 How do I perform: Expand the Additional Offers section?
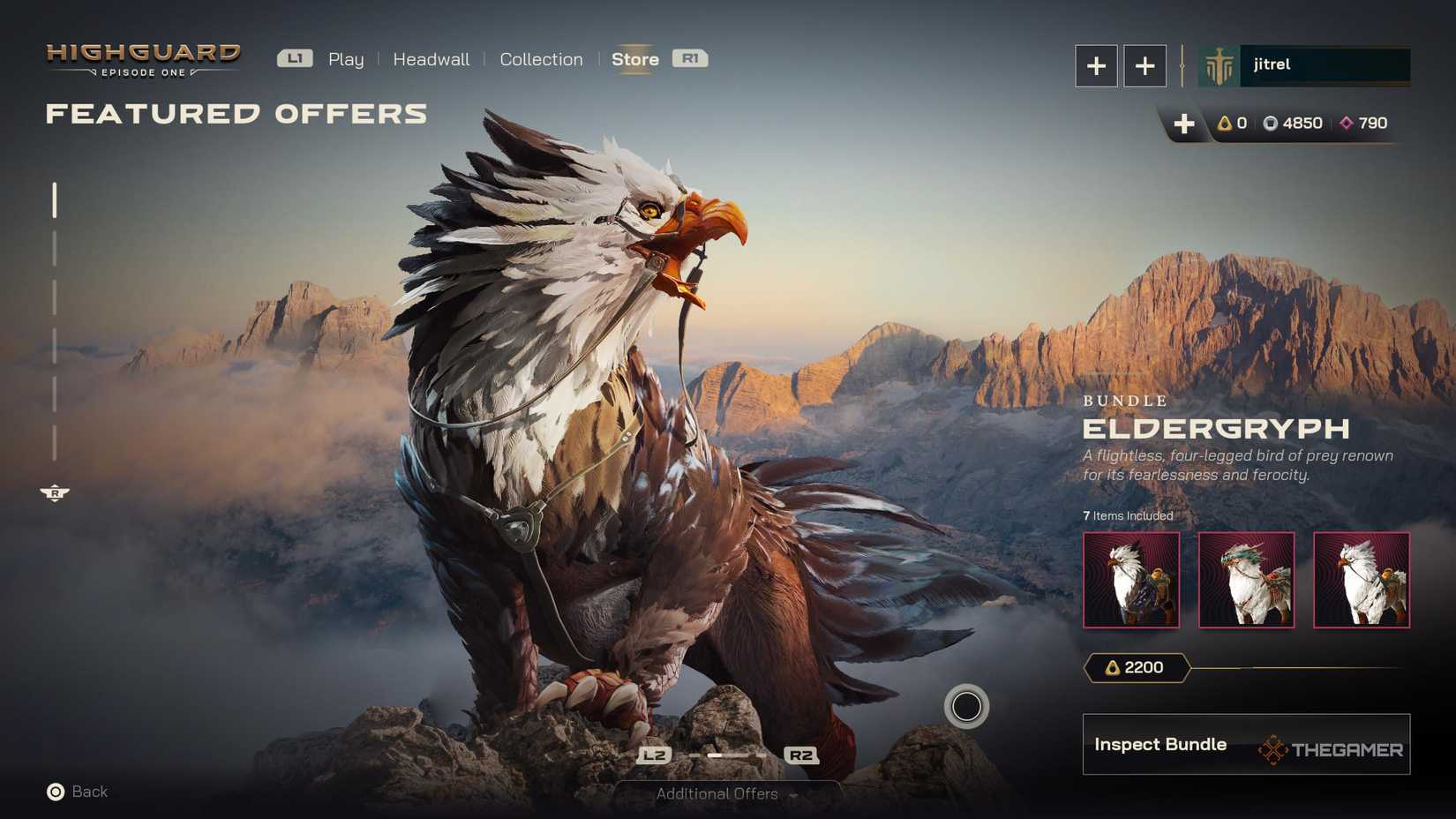tap(716, 793)
